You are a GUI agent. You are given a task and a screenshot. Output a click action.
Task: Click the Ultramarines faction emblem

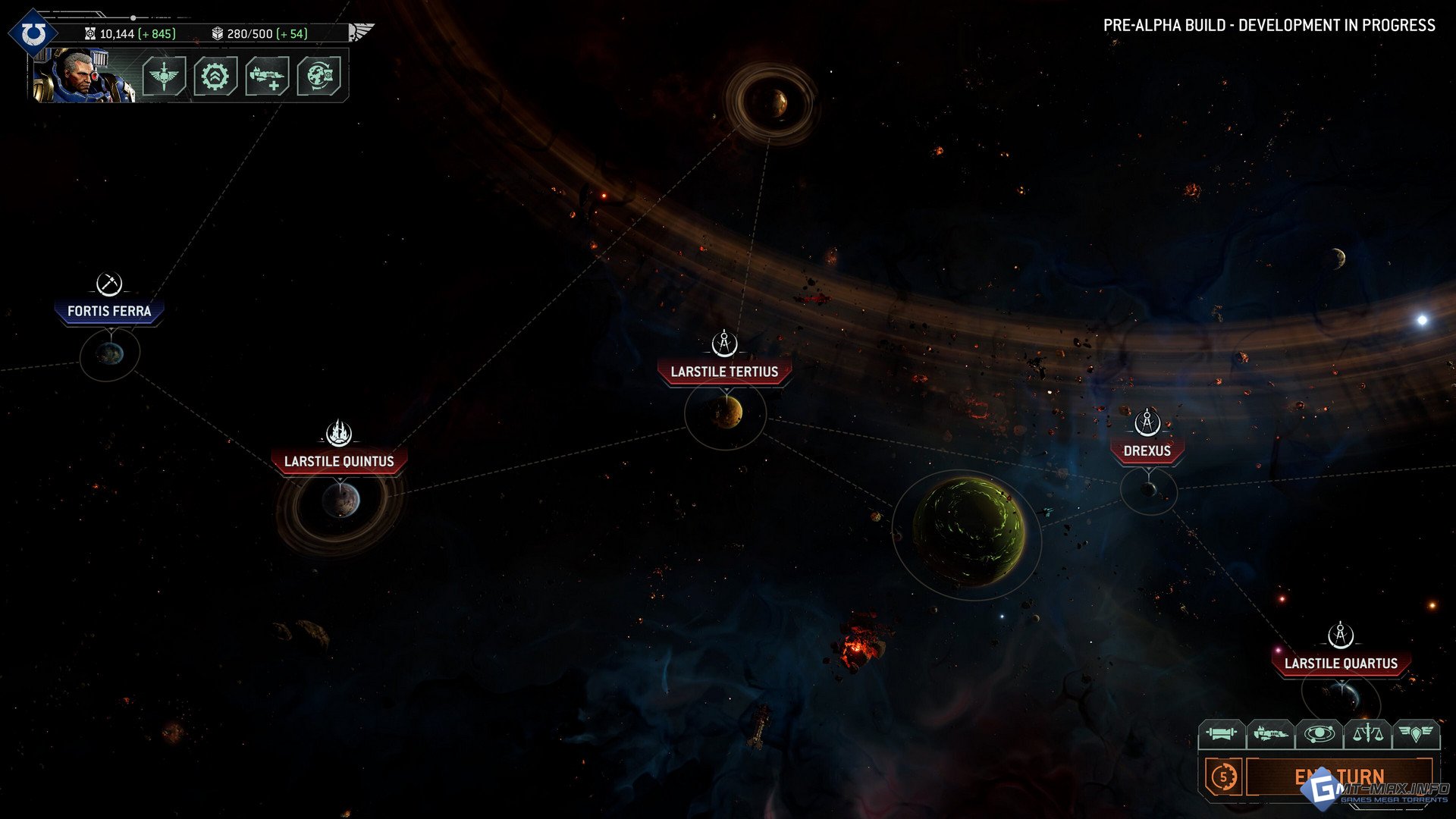tap(33, 33)
